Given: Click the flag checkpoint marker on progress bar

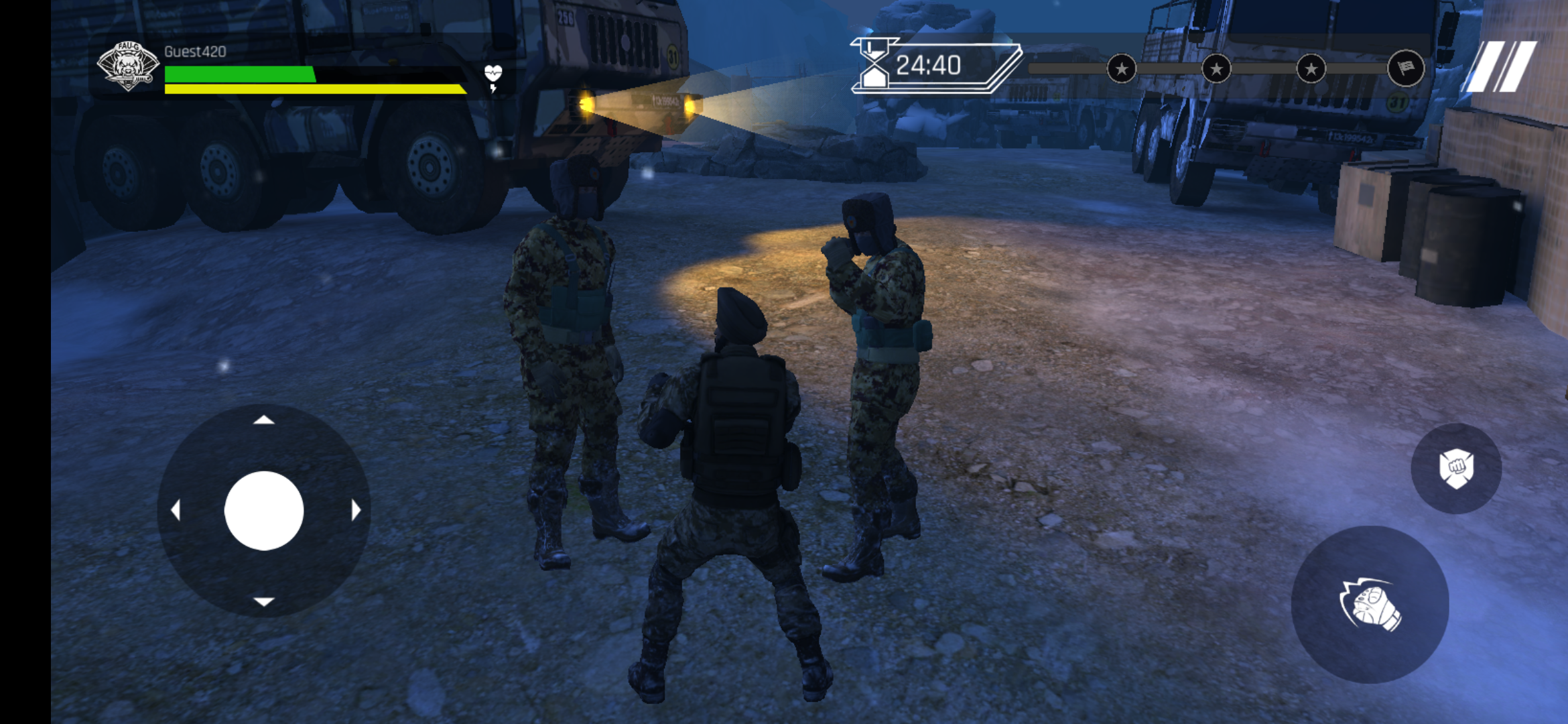Looking at the screenshot, I should [1405, 68].
